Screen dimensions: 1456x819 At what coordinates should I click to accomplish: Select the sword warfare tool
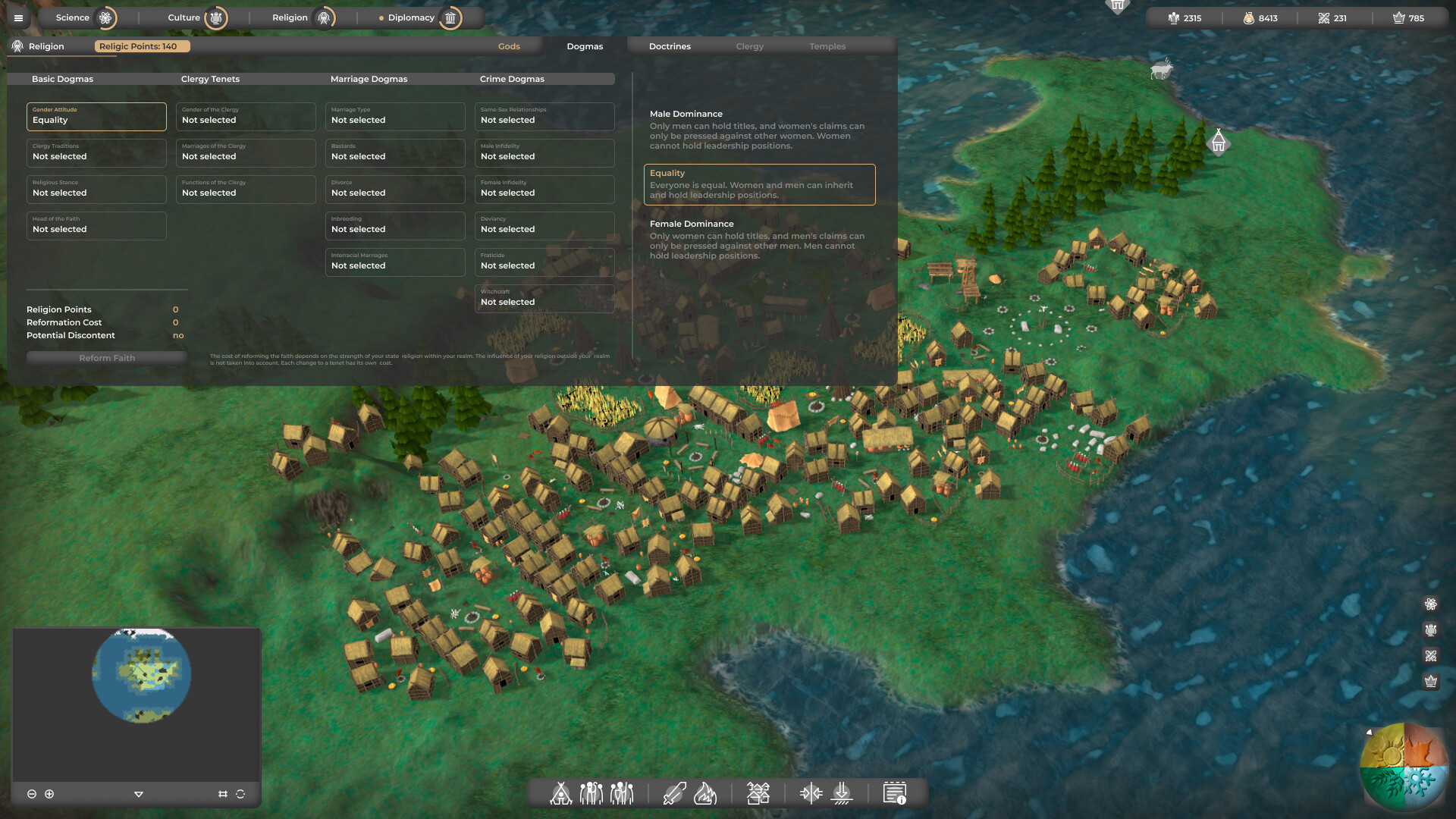tap(673, 793)
